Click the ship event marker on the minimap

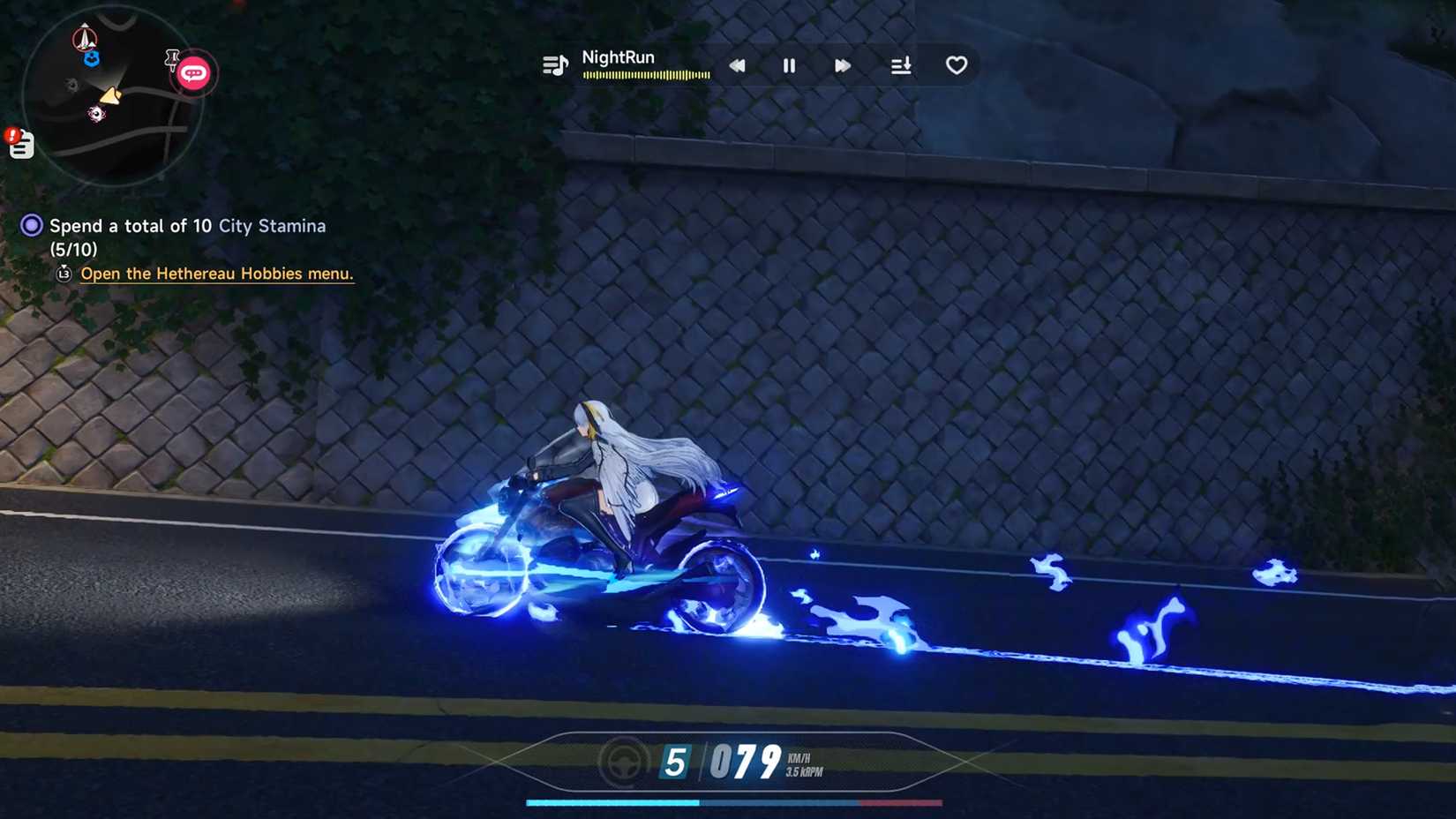(84, 38)
